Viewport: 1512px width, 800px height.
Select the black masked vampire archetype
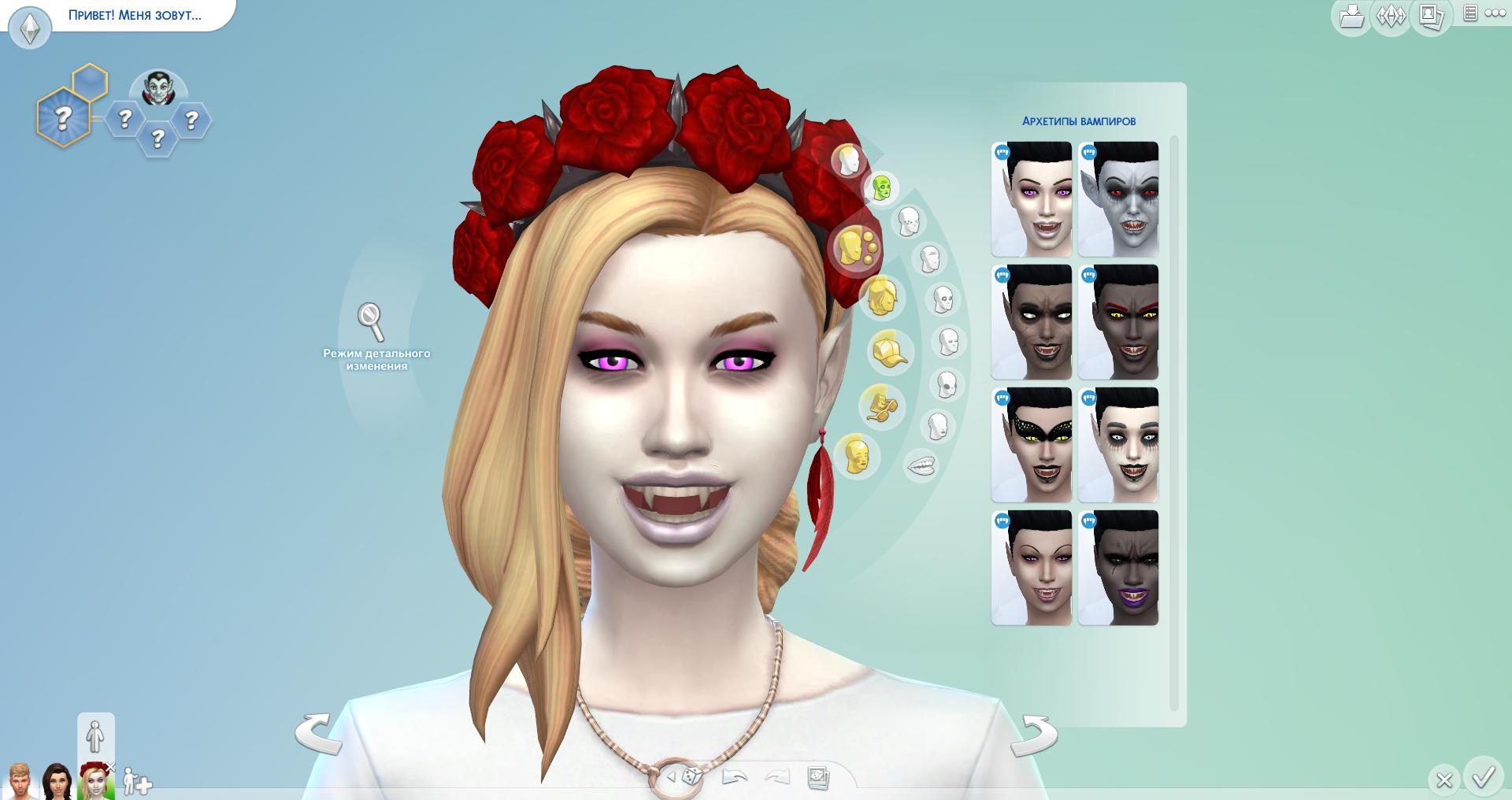(x=1032, y=445)
